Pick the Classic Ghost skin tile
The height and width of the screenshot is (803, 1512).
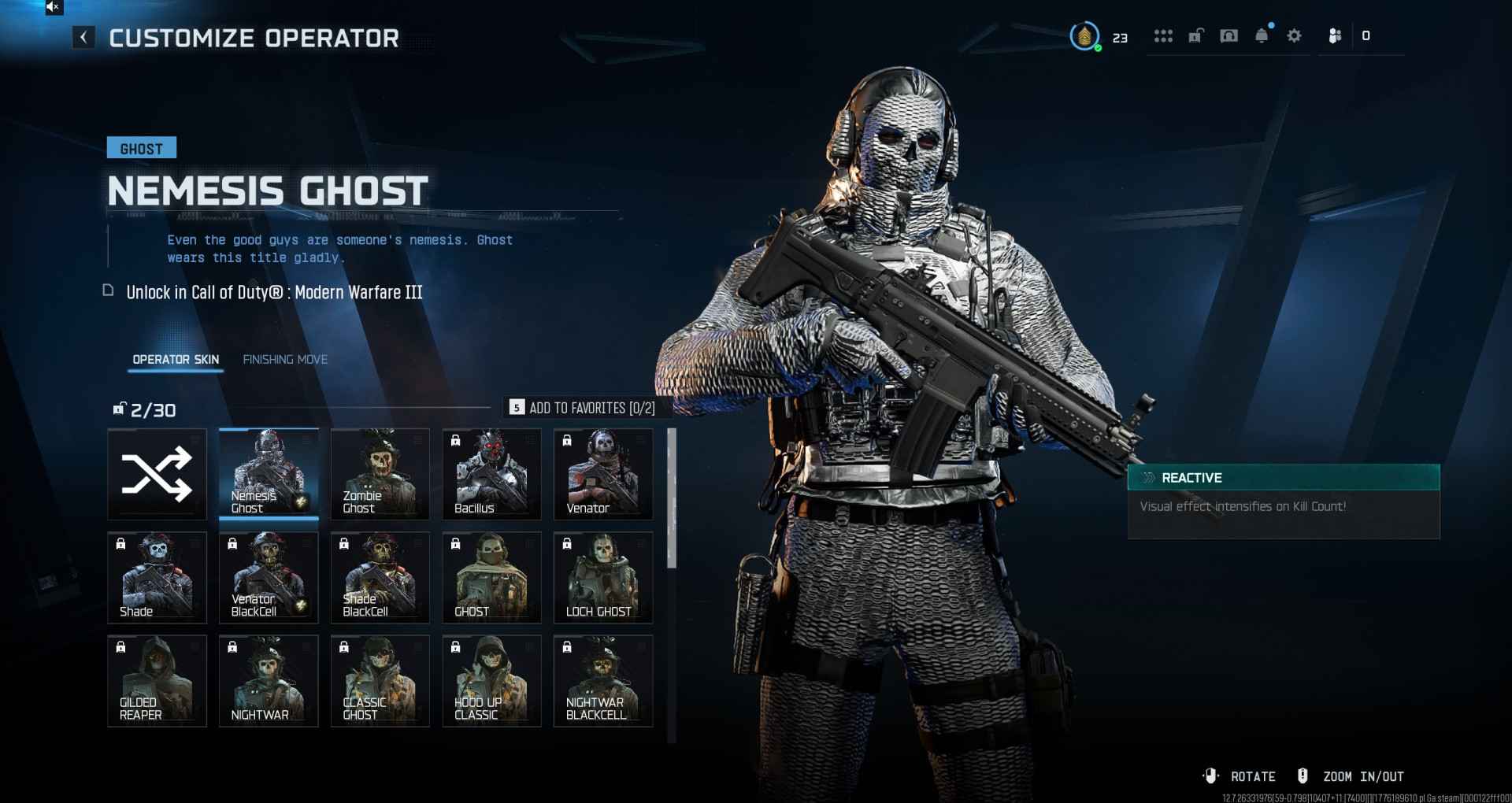(x=380, y=680)
